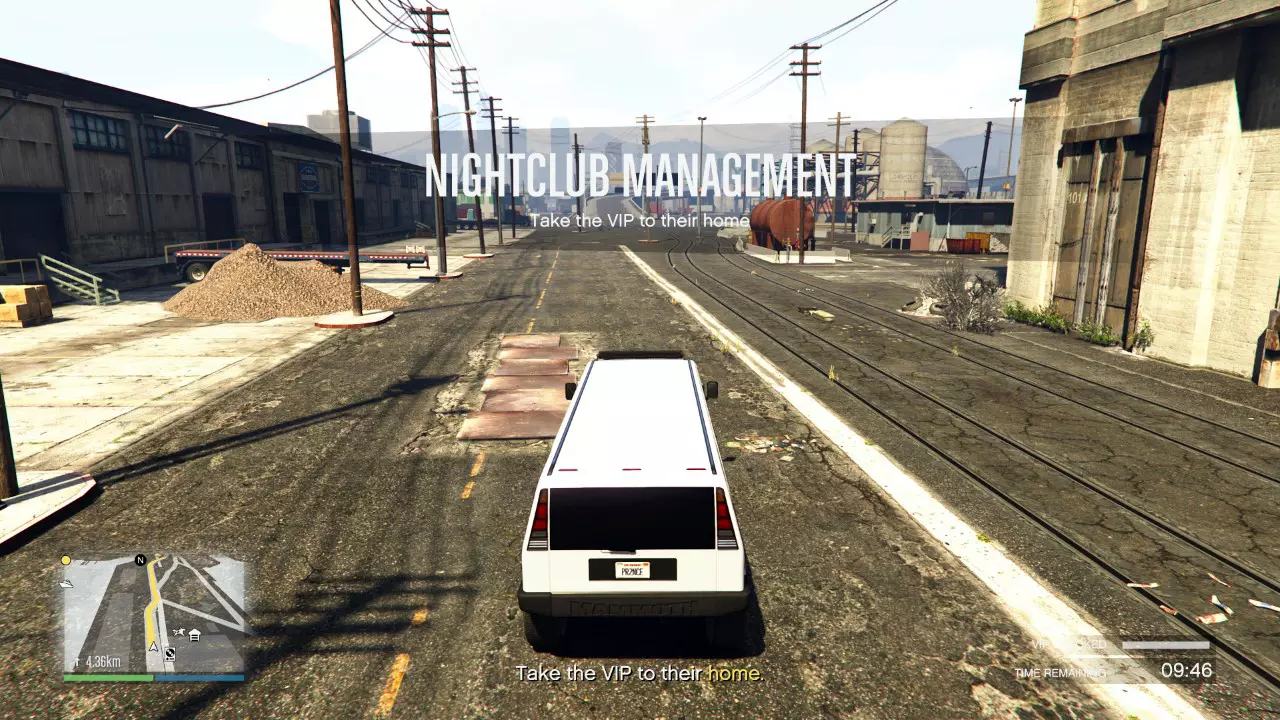The image size is (1280, 720).
Task: Click the 09:46 countdown timer
Action: (x=1186, y=670)
